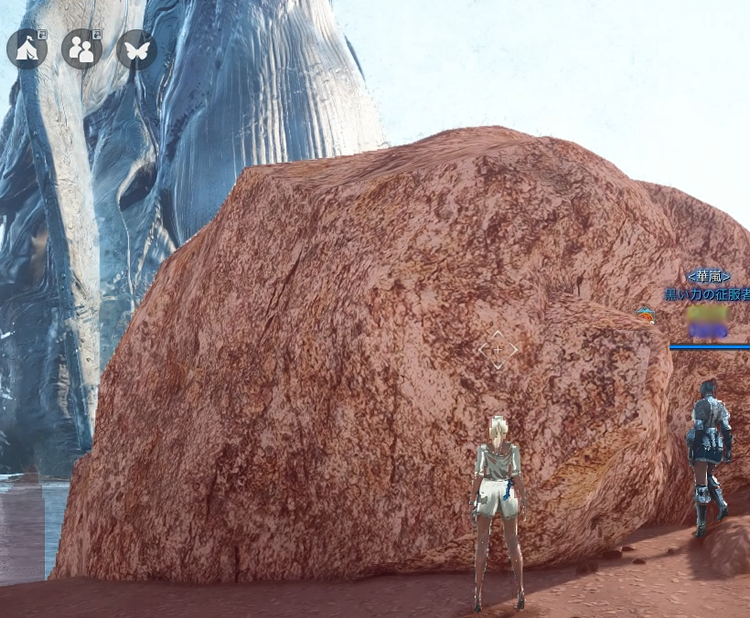Select the white butterfly icon
This screenshot has height=618, width=750.
pyautogui.click(x=136, y=49)
